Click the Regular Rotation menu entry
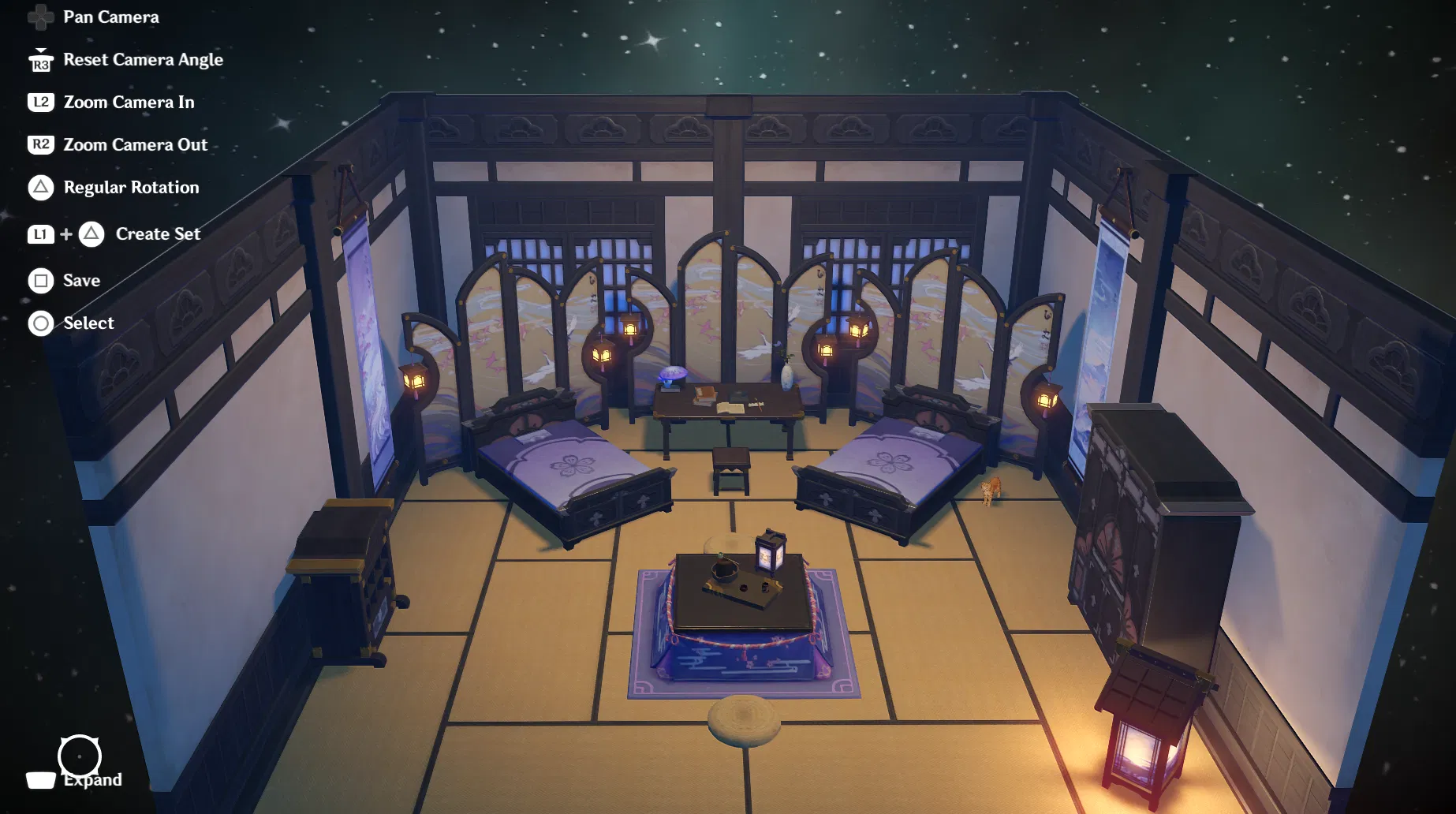Image resolution: width=1456 pixels, height=814 pixels. pos(131,187)
